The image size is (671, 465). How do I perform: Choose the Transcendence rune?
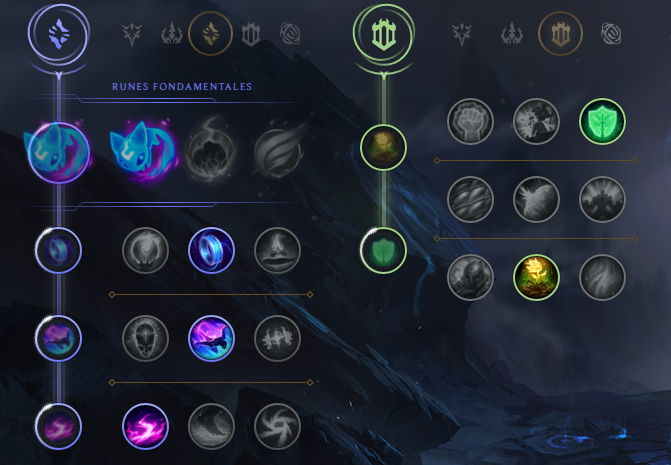click(145, 338)
